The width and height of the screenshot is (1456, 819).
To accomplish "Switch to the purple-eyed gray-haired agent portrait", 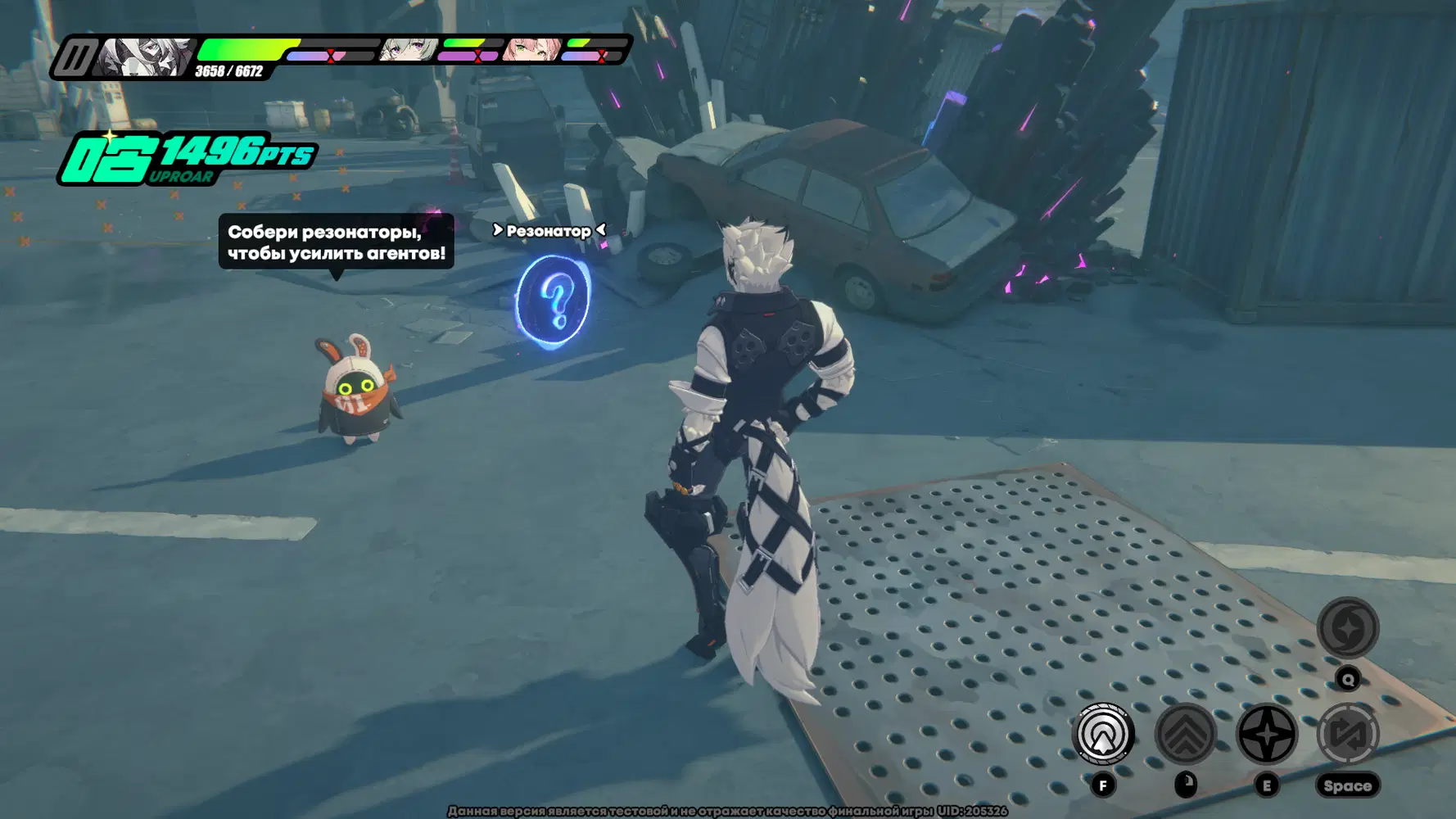I will click(x=408, y=50).
